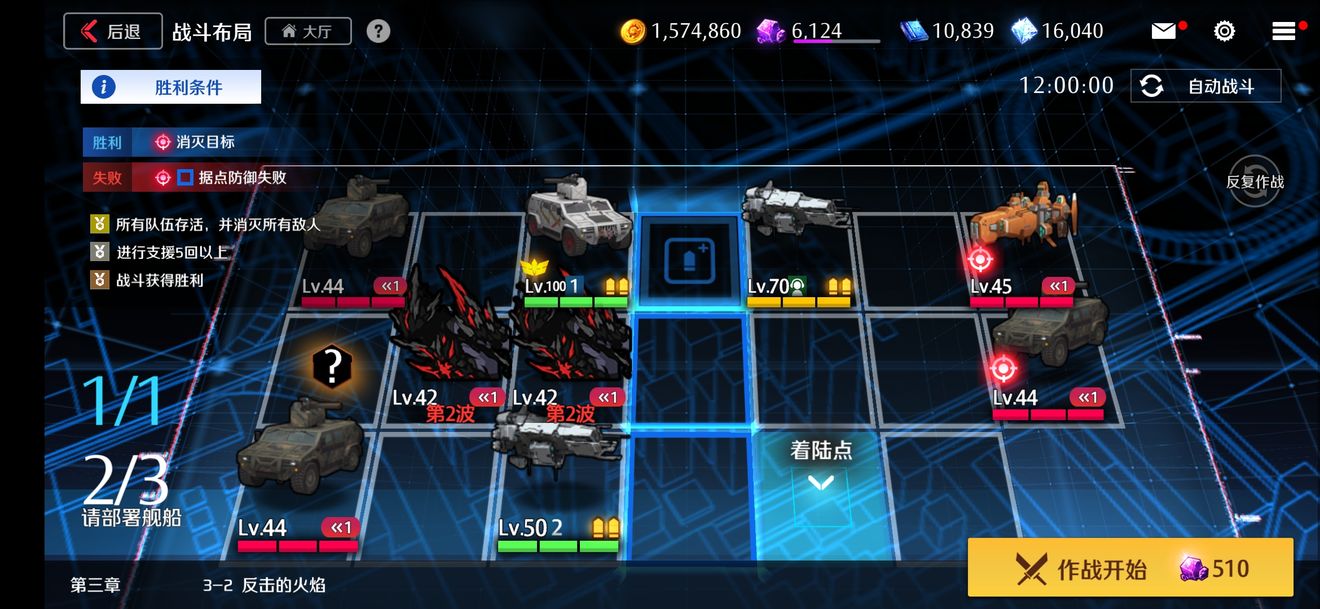Toggle 反复作战 repeat battle
The height and width of the screenshot is (609, 1320).
point(1254,181)
